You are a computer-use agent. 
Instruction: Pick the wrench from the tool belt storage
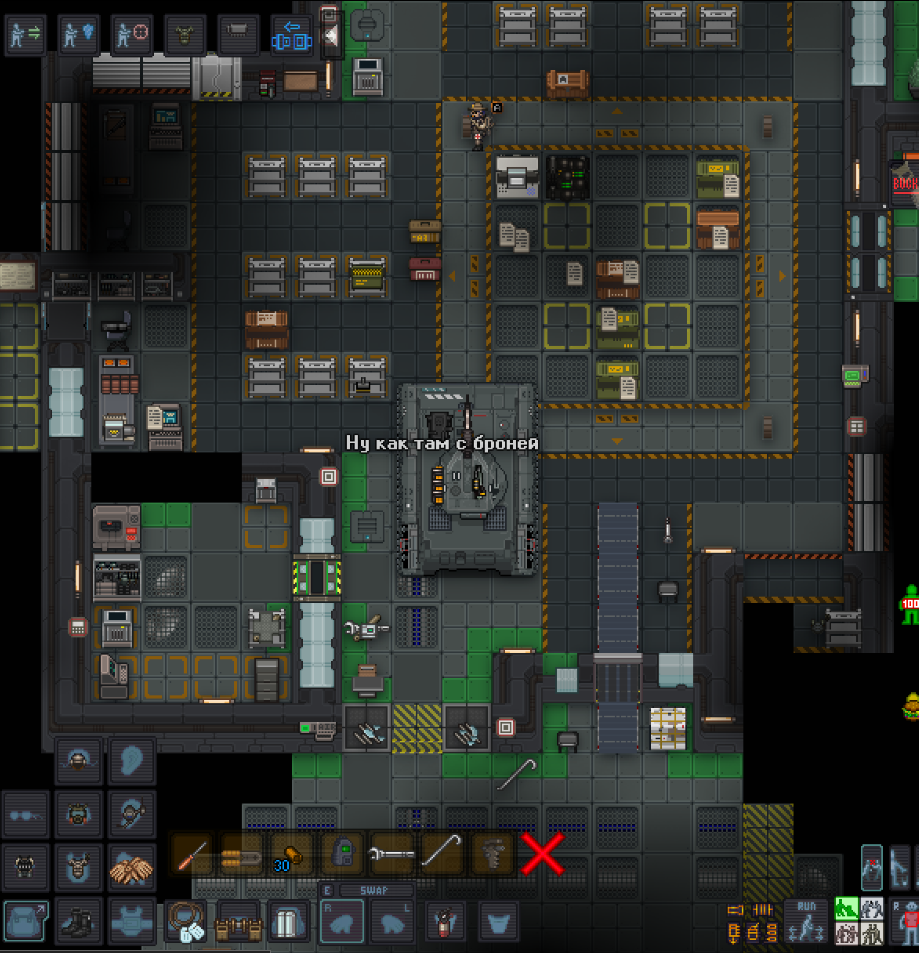click(x=391, y=855)
